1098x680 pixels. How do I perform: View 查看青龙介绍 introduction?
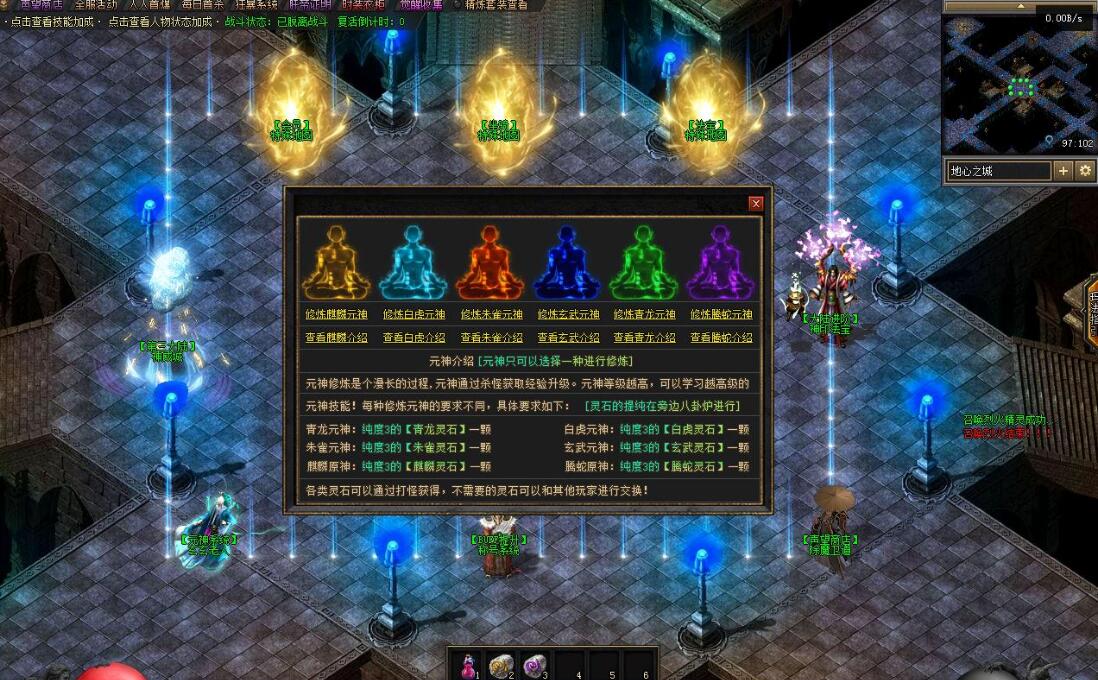coord(645,338)
